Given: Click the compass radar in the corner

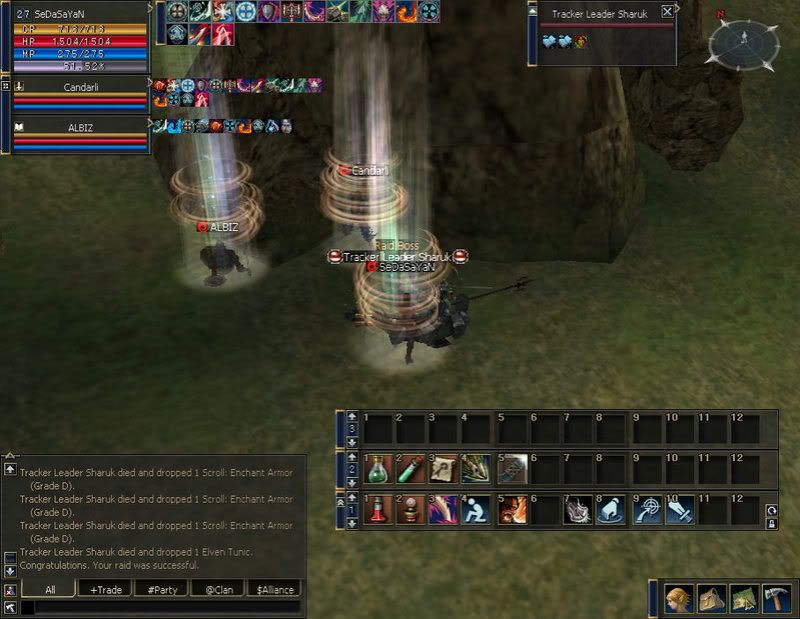Looking at the screenshot, I should tap(744, 42).
